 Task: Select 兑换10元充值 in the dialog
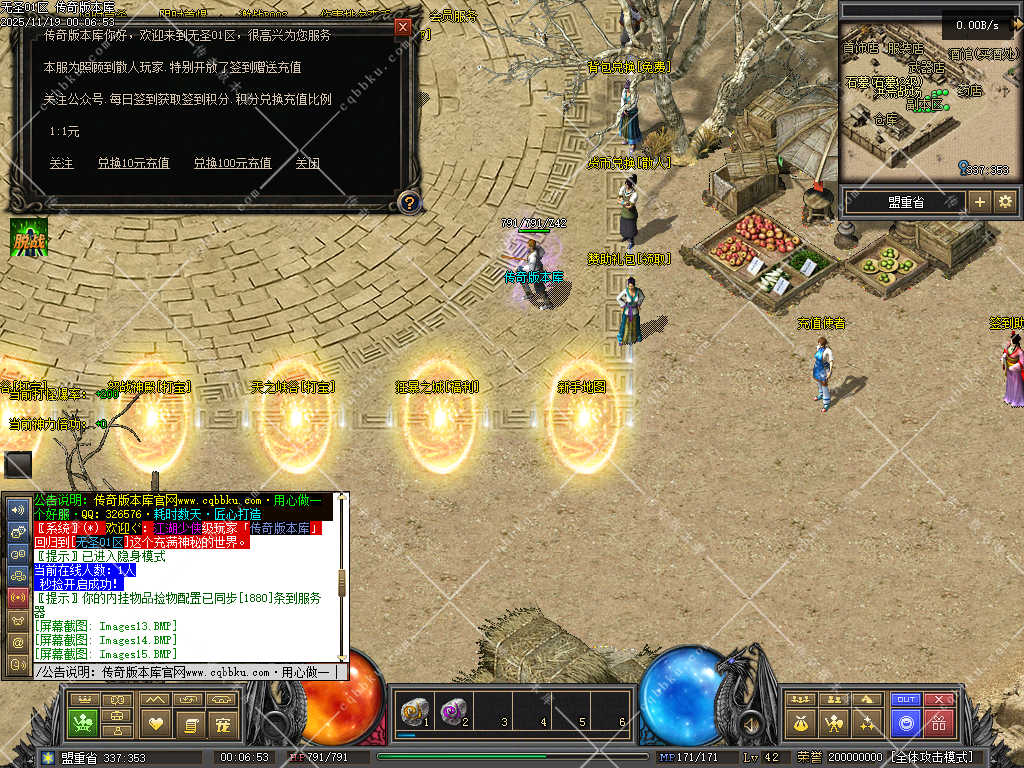point(133,163)
